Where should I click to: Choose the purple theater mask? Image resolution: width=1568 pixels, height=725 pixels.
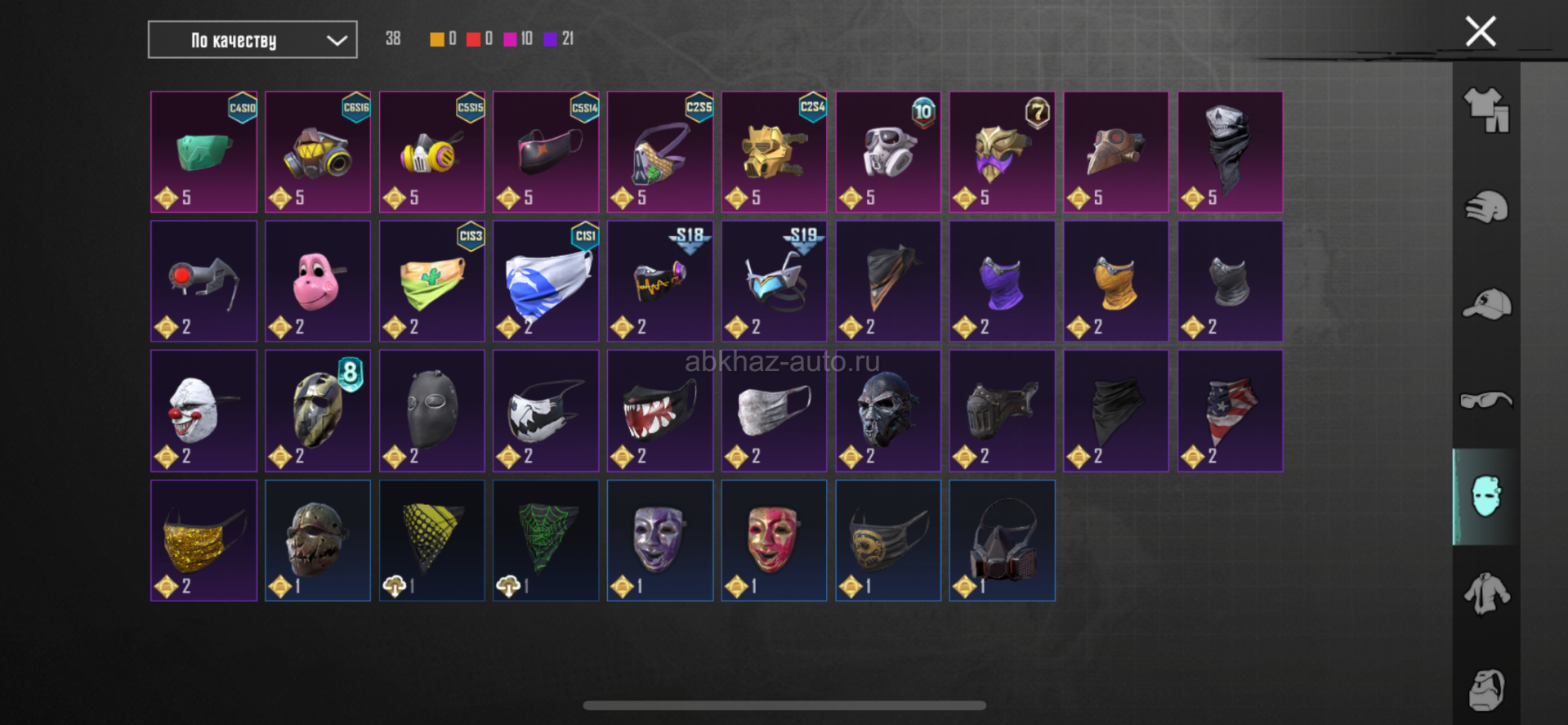(659, 540)
